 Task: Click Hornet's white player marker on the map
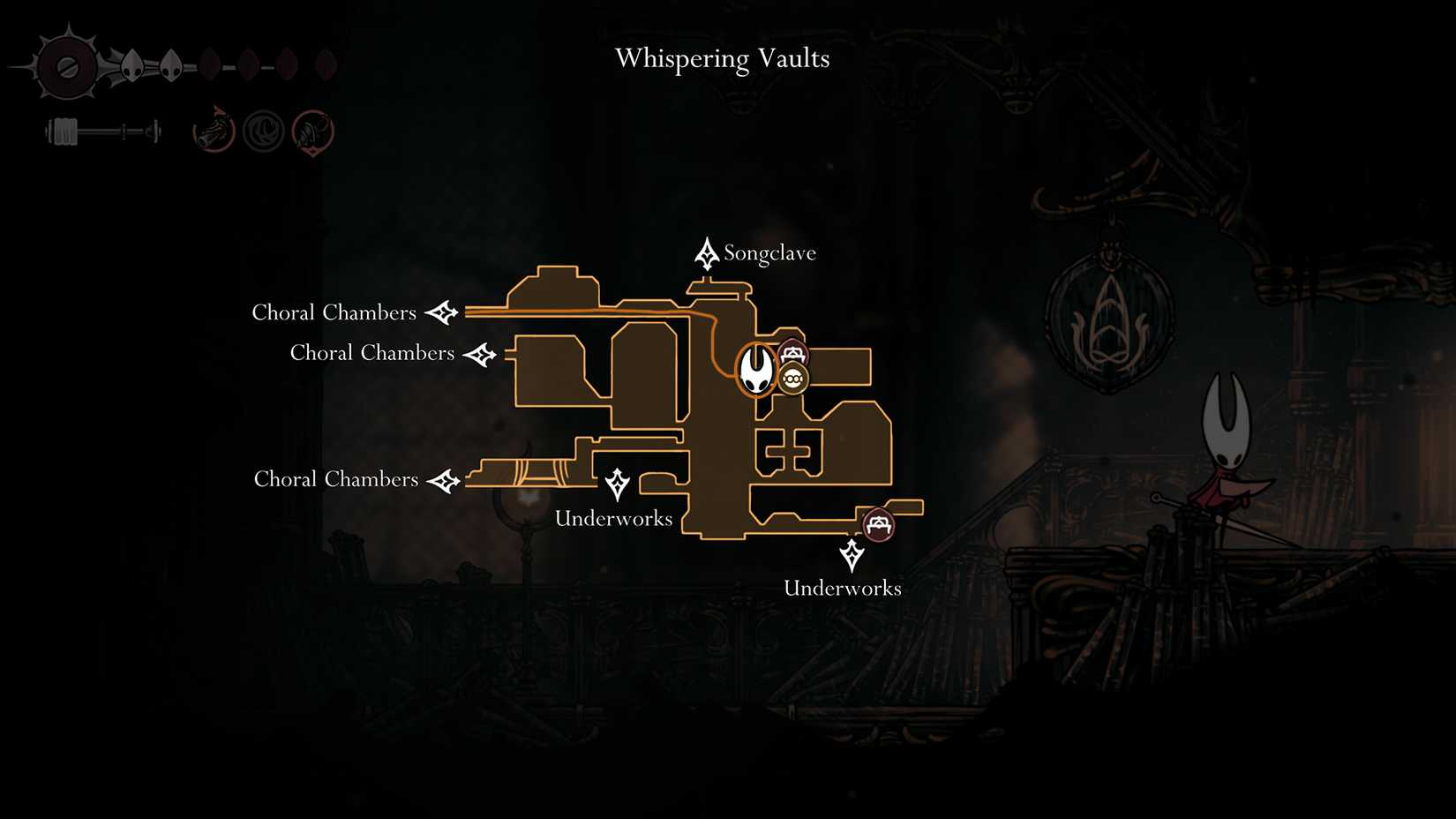pos(755,371)
